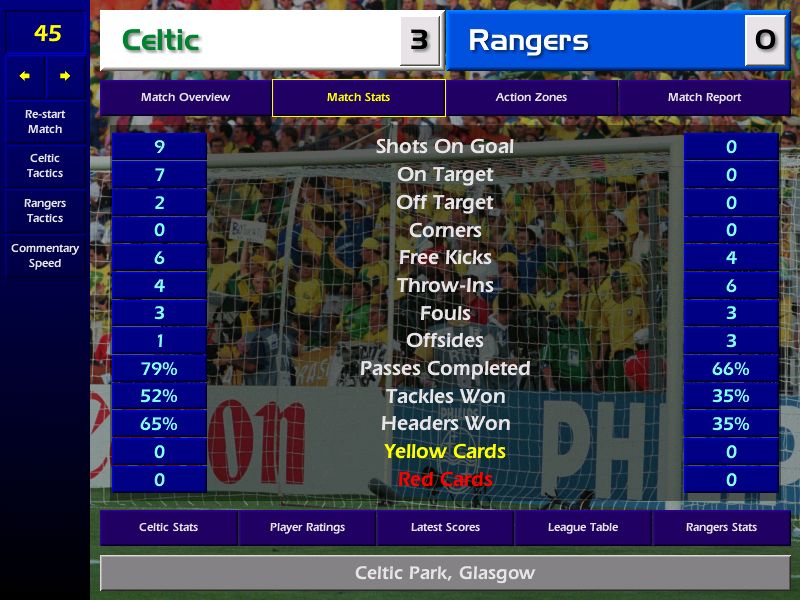This screenshot has height=600, width=800.
Task: View Celtic Stats
Action: coord(168,527)
